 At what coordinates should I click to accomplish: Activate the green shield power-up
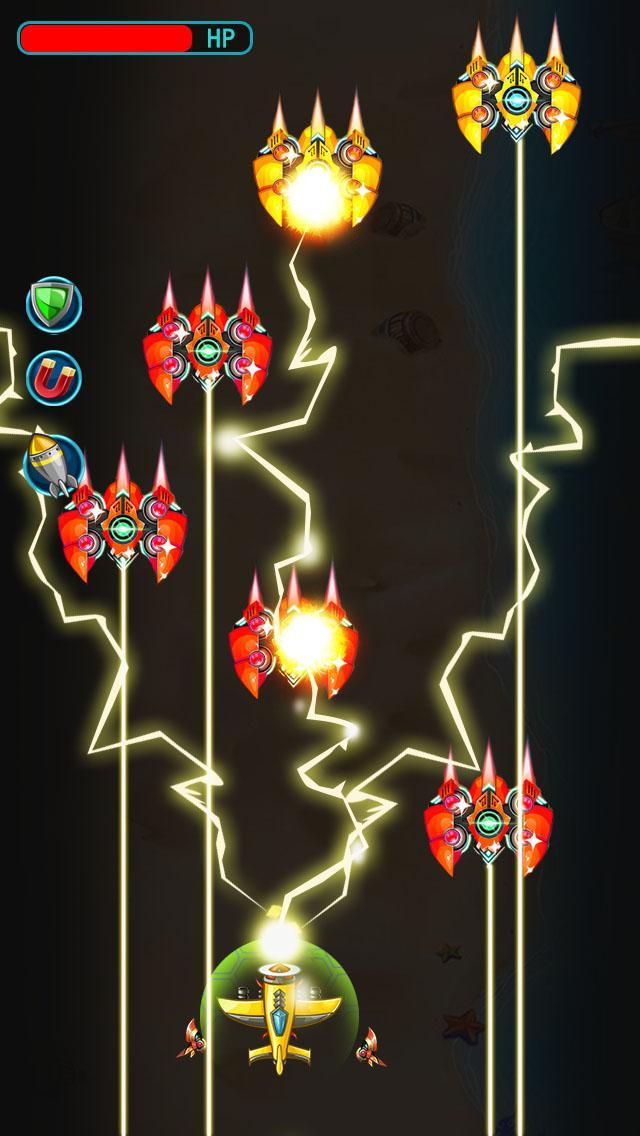[x=53, y=304]
